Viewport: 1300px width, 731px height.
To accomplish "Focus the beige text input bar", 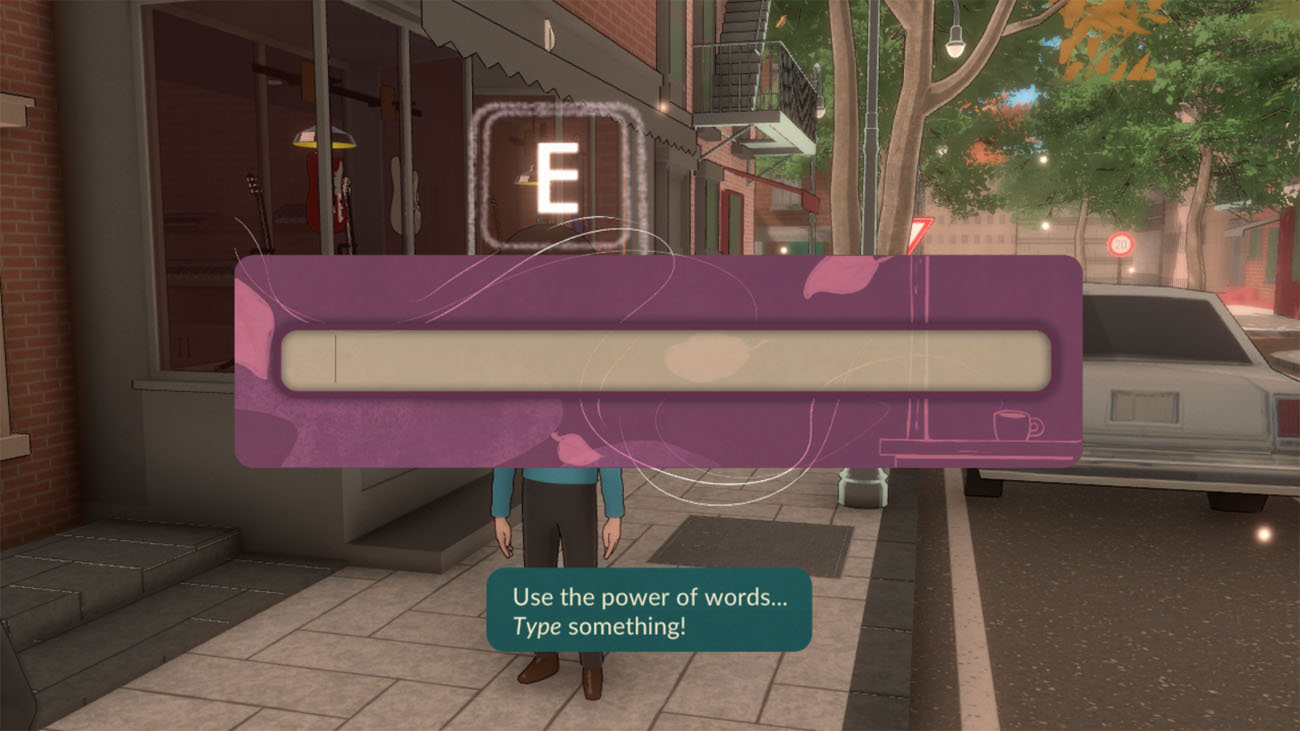I will (x=665, y=361).
